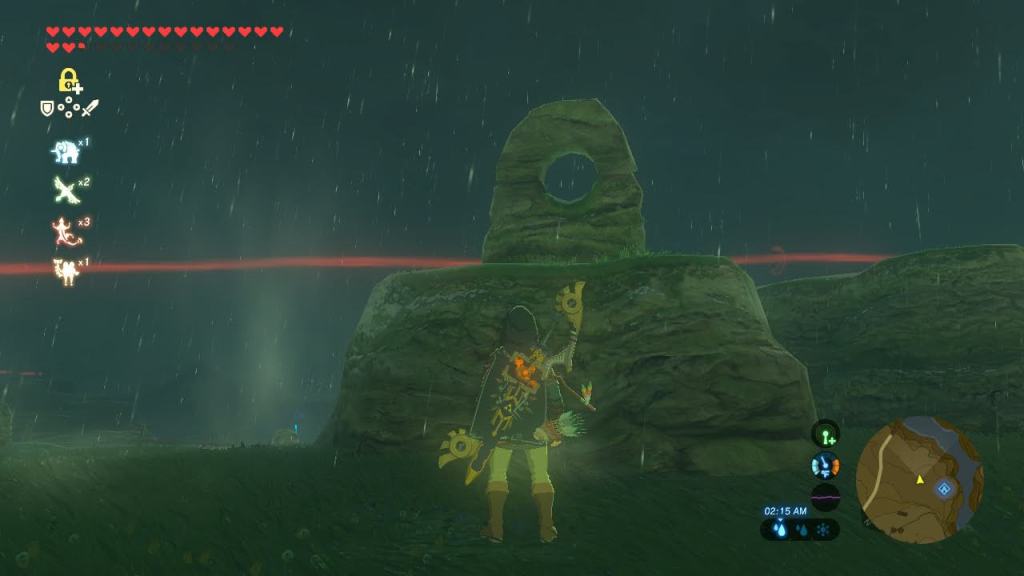Click the sword quick-select icon
1024x576 pixels.
pyautogui.click(x=91, y=108)
